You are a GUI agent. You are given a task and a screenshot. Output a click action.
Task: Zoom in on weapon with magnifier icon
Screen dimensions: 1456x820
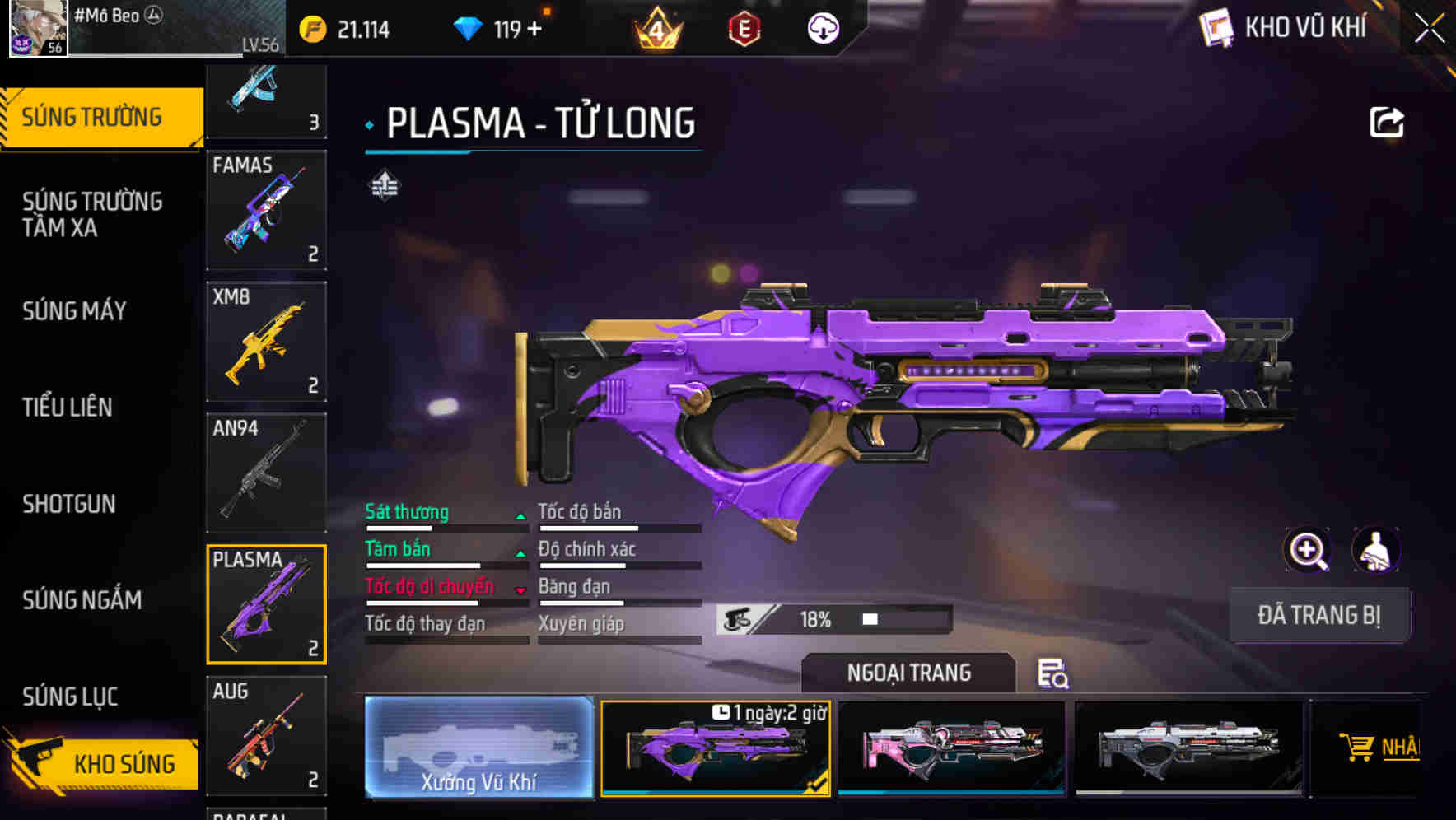coord(1307,550)
